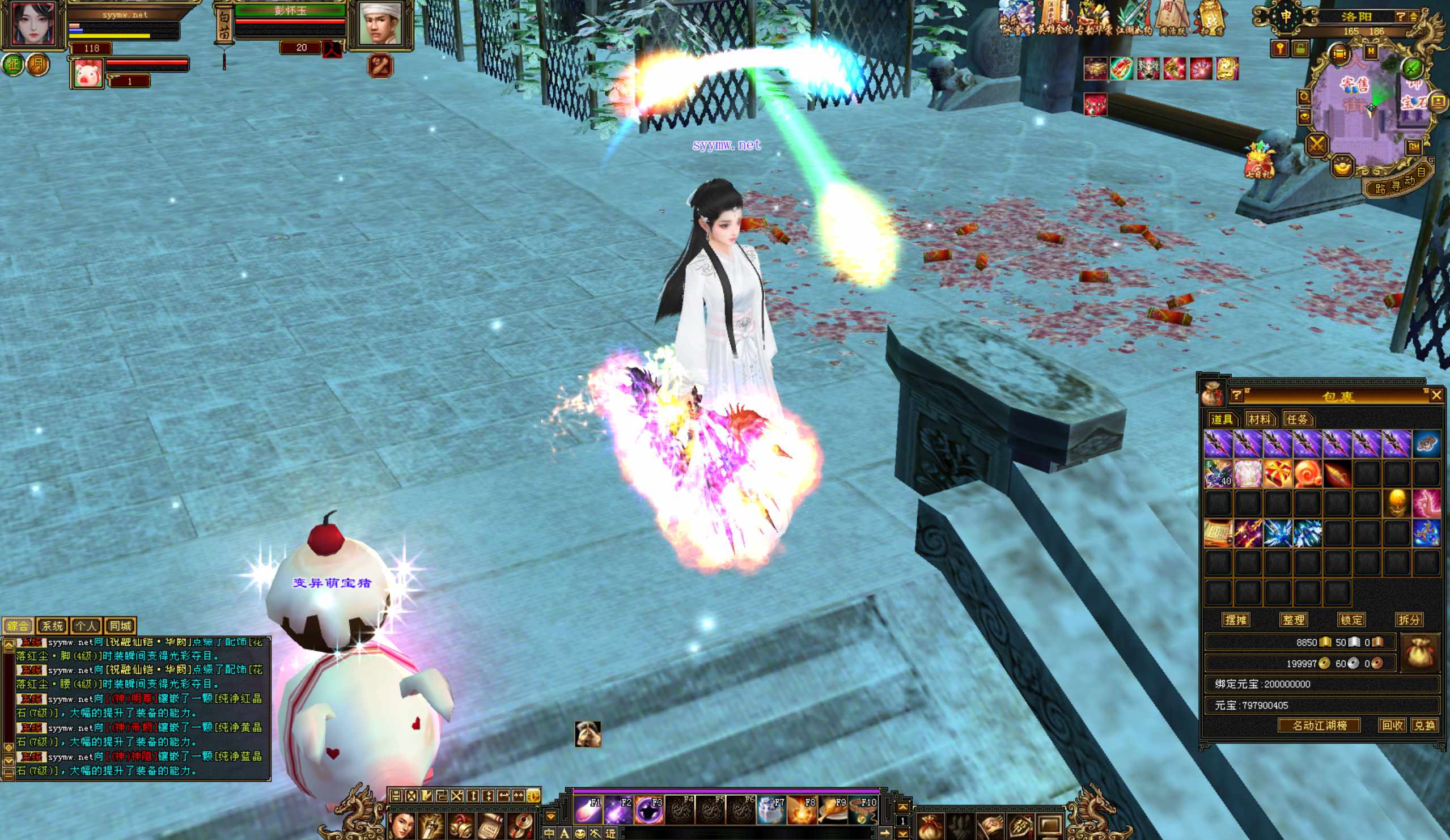Activate the F1 skill on the hotbar
This screenshot has width=1450, height=840.
(587, 810)
